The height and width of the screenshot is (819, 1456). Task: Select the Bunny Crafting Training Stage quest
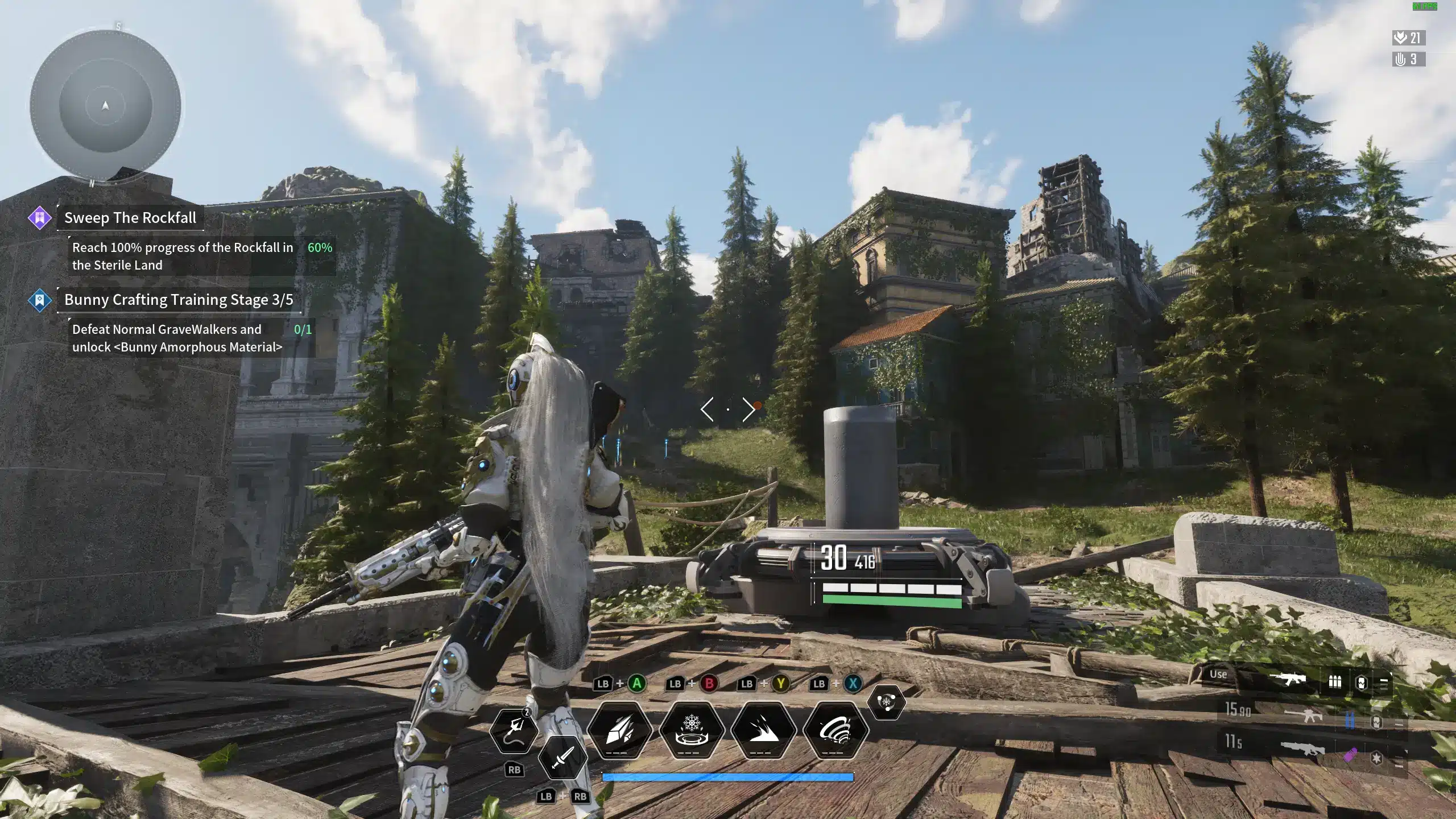pos(179,300)
